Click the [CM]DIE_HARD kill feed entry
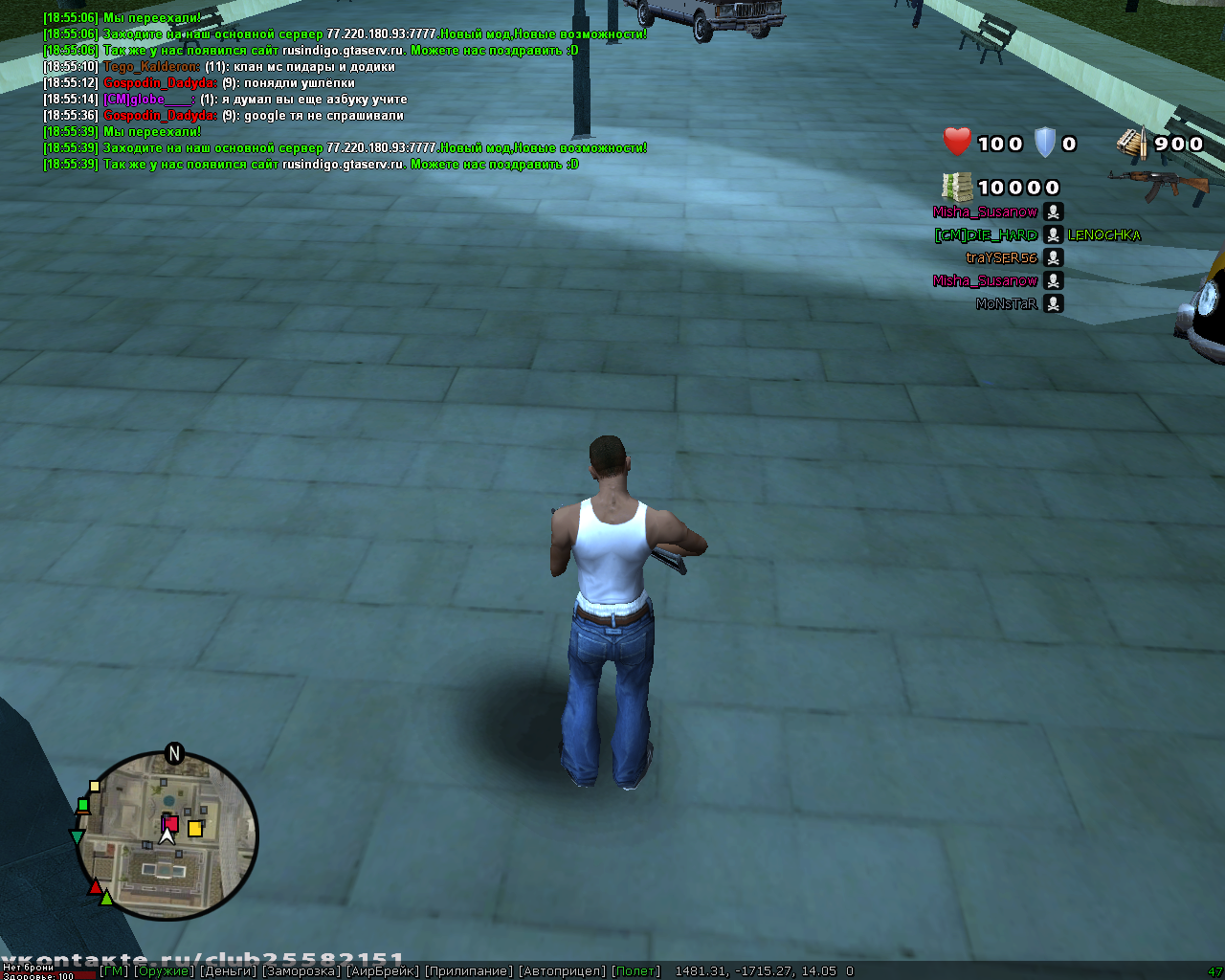This screenshot has height=980, width=1225. pyautogui.click(x=987, y=234)
